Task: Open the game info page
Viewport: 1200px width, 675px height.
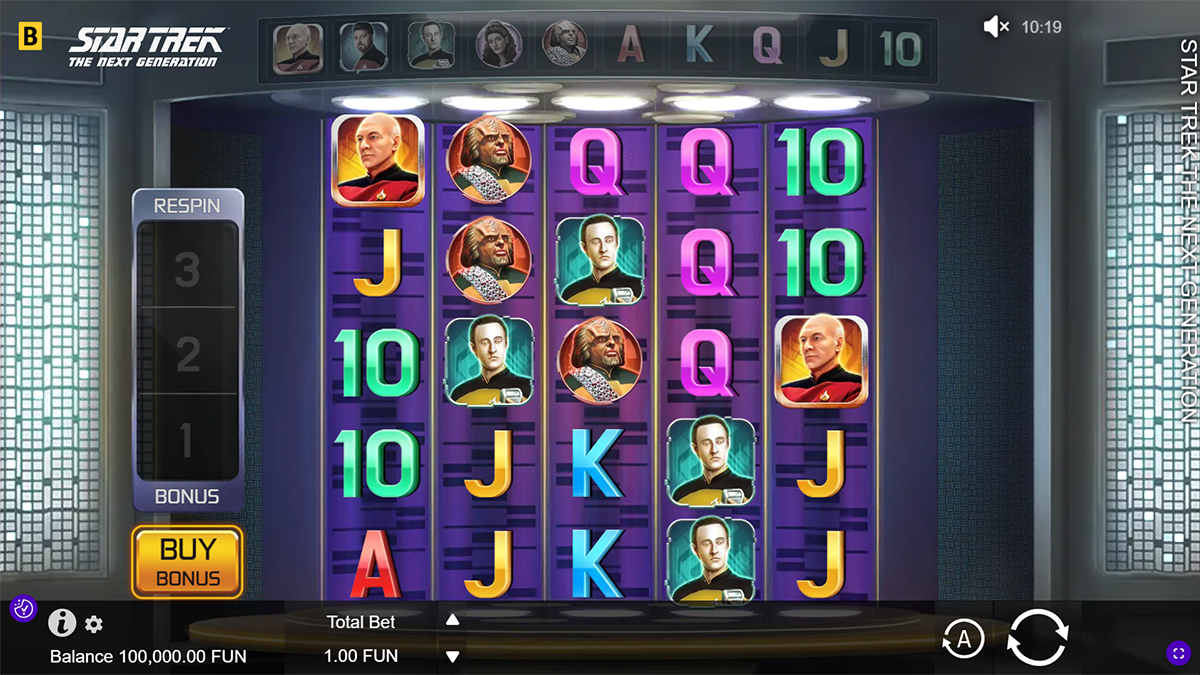Action: click(x=62, y=623)
